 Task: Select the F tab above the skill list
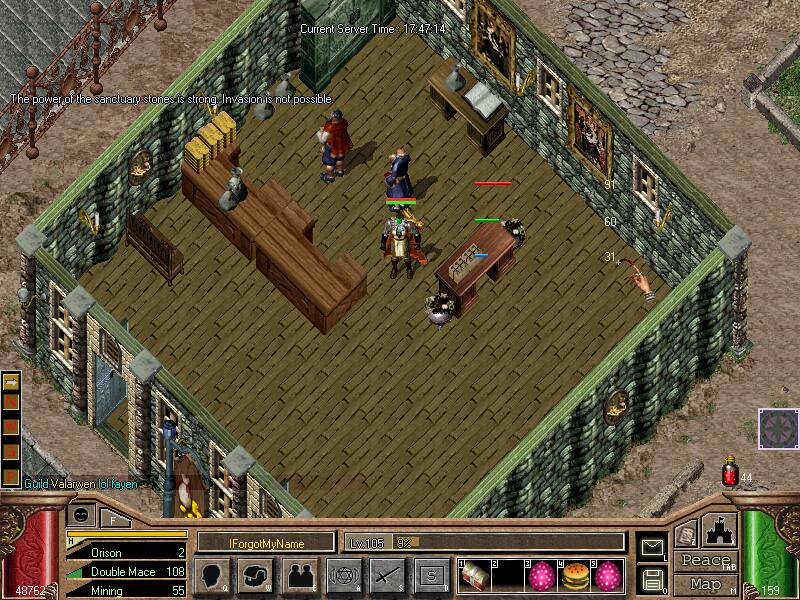[x=114, y=519]
